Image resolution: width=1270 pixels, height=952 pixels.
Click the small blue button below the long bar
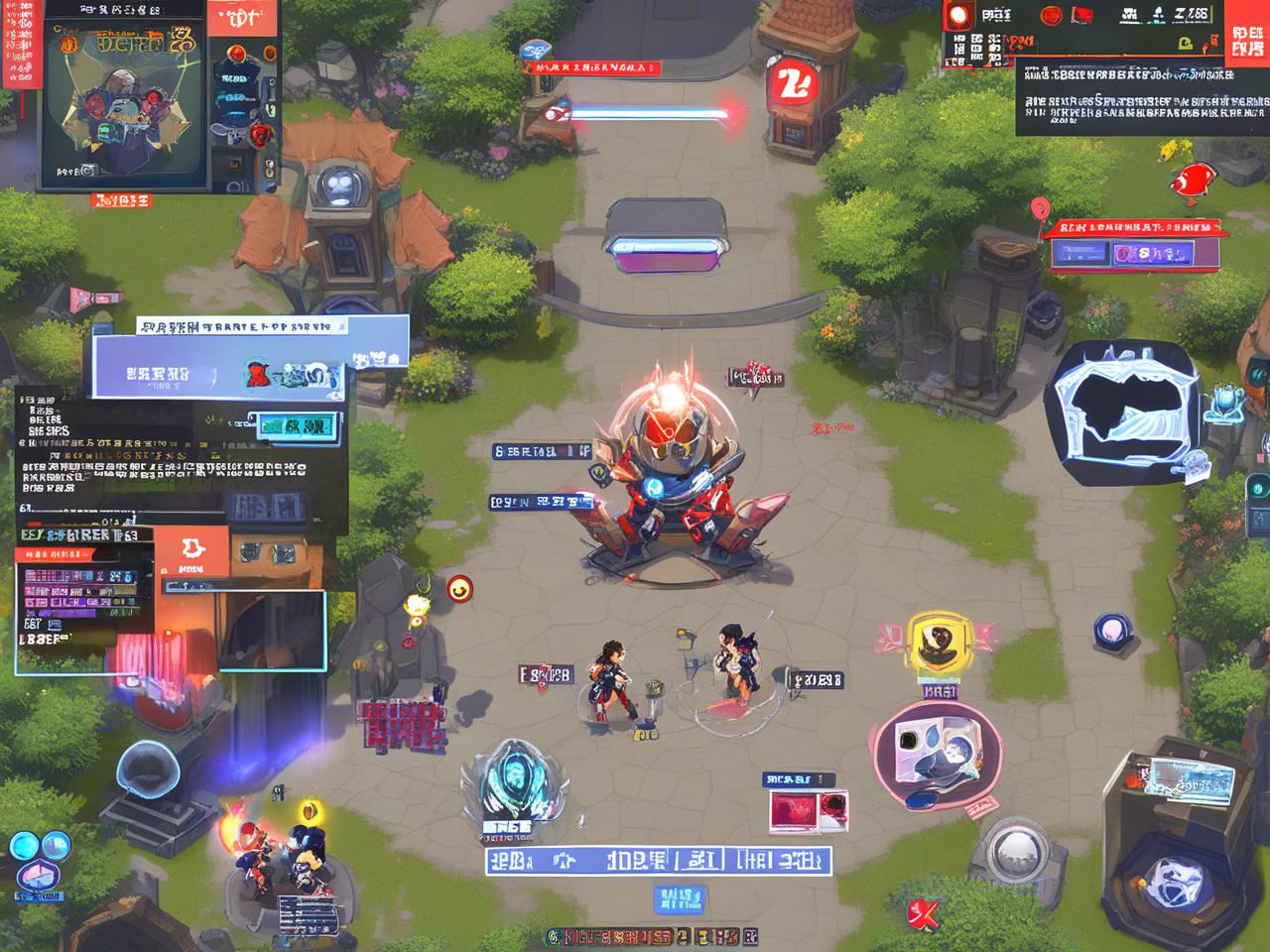pyautogui.click(x=680, y=900)
